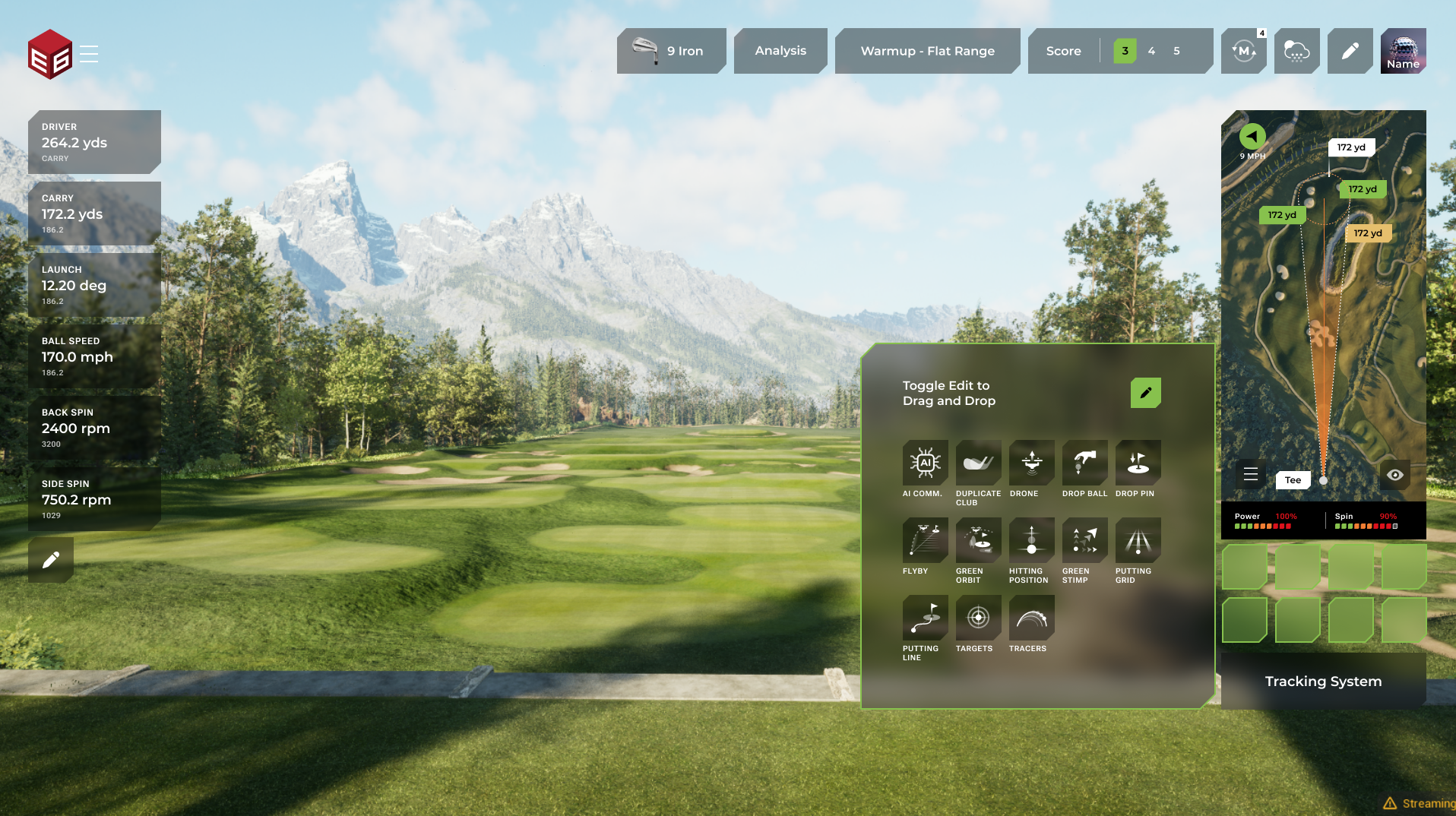
Task: Open the Tracking System panel
Action: [x=1323, y=682]
